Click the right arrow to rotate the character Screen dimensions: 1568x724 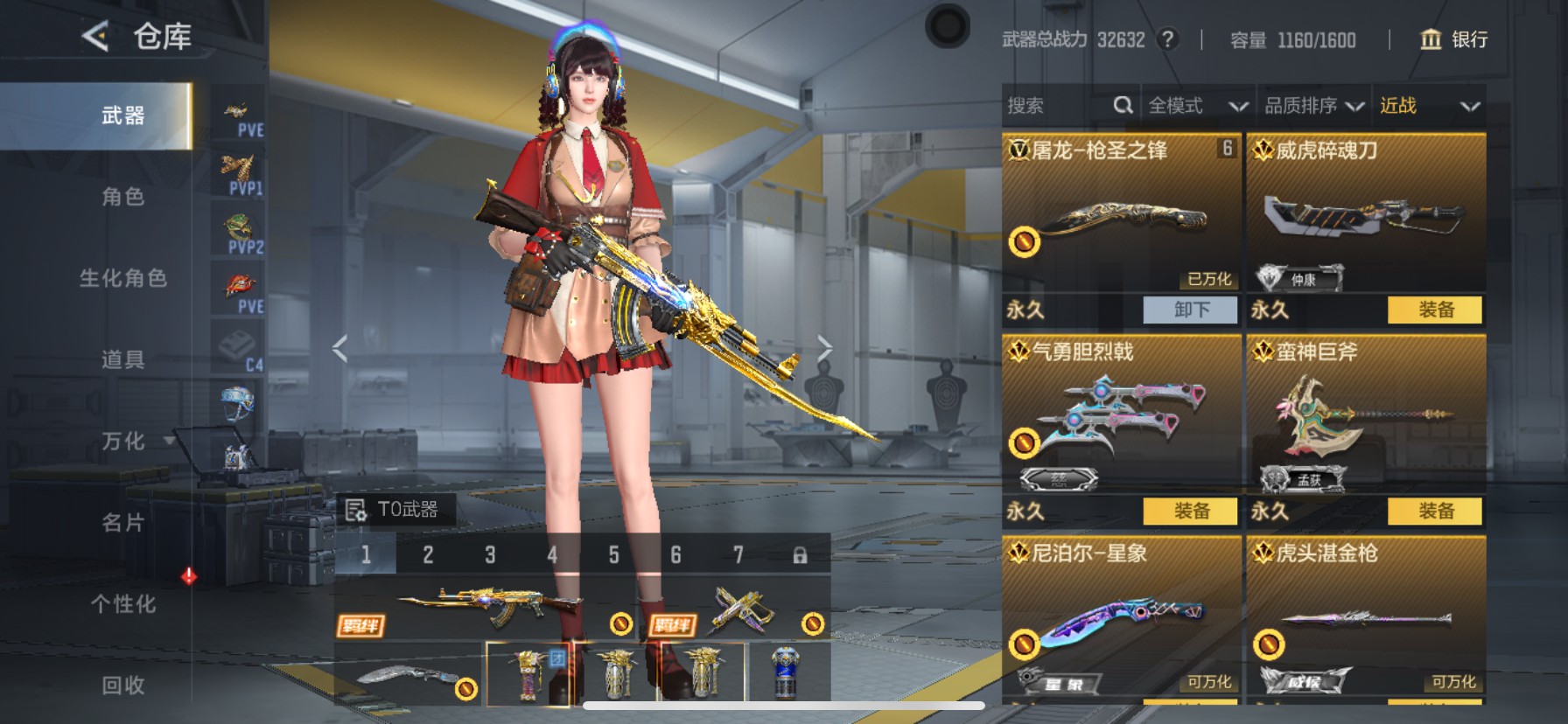pos(825,345)
